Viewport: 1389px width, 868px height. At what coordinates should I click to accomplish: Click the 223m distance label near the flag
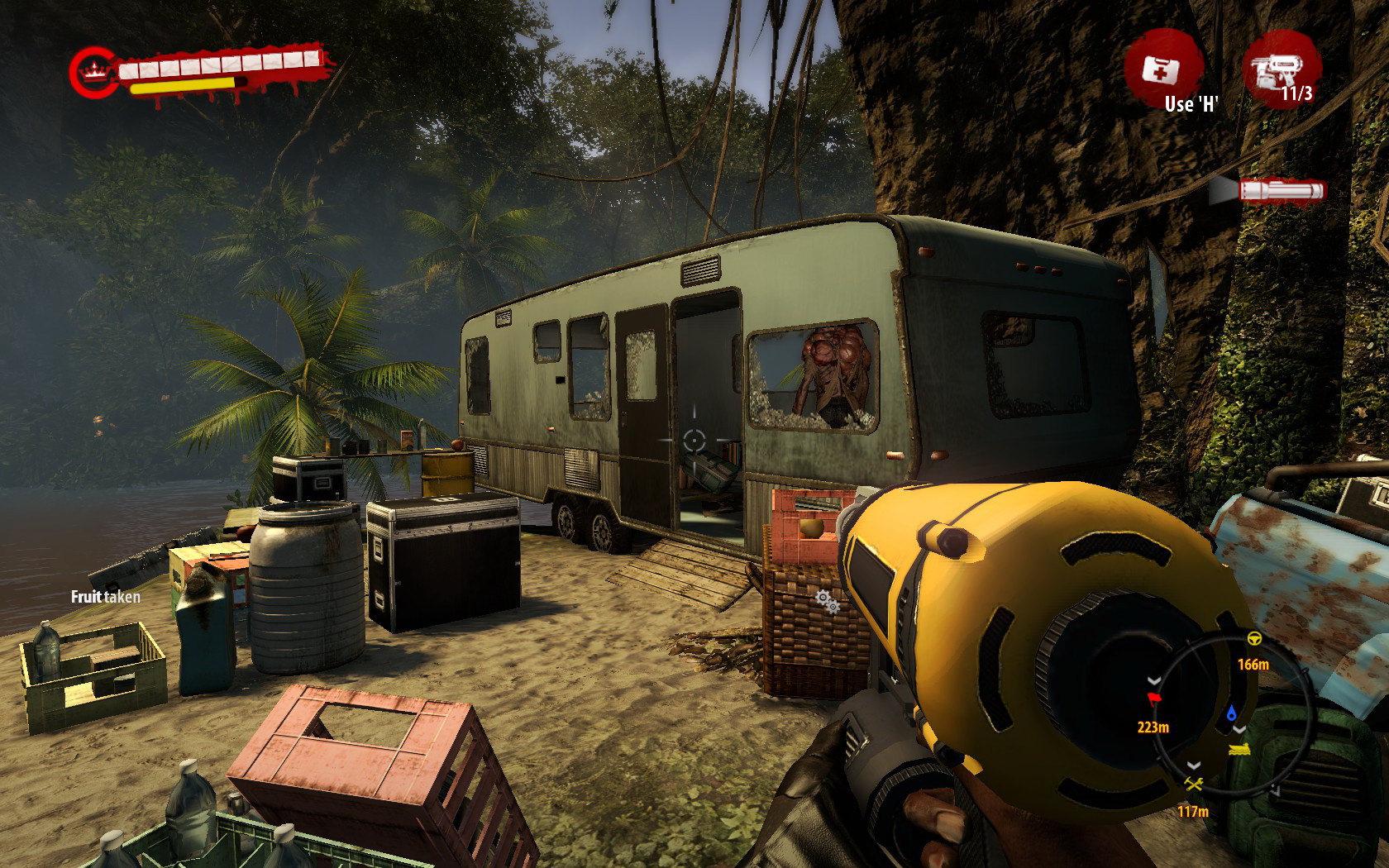point(1153,726)
